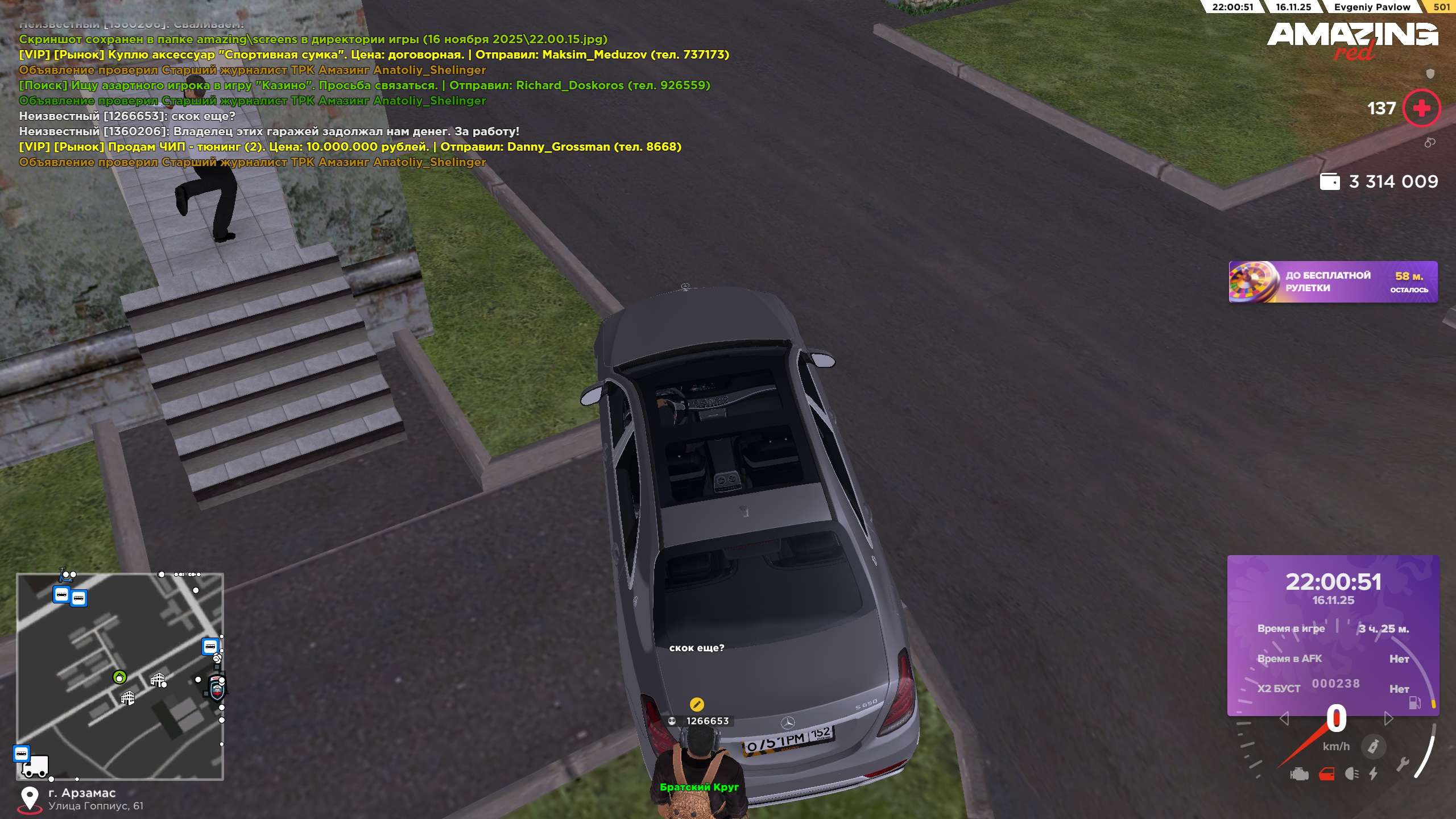This screenshot has width=1456, height=819.
Task: Click the Amazing Red server logo
Action: pos(1352,40)
